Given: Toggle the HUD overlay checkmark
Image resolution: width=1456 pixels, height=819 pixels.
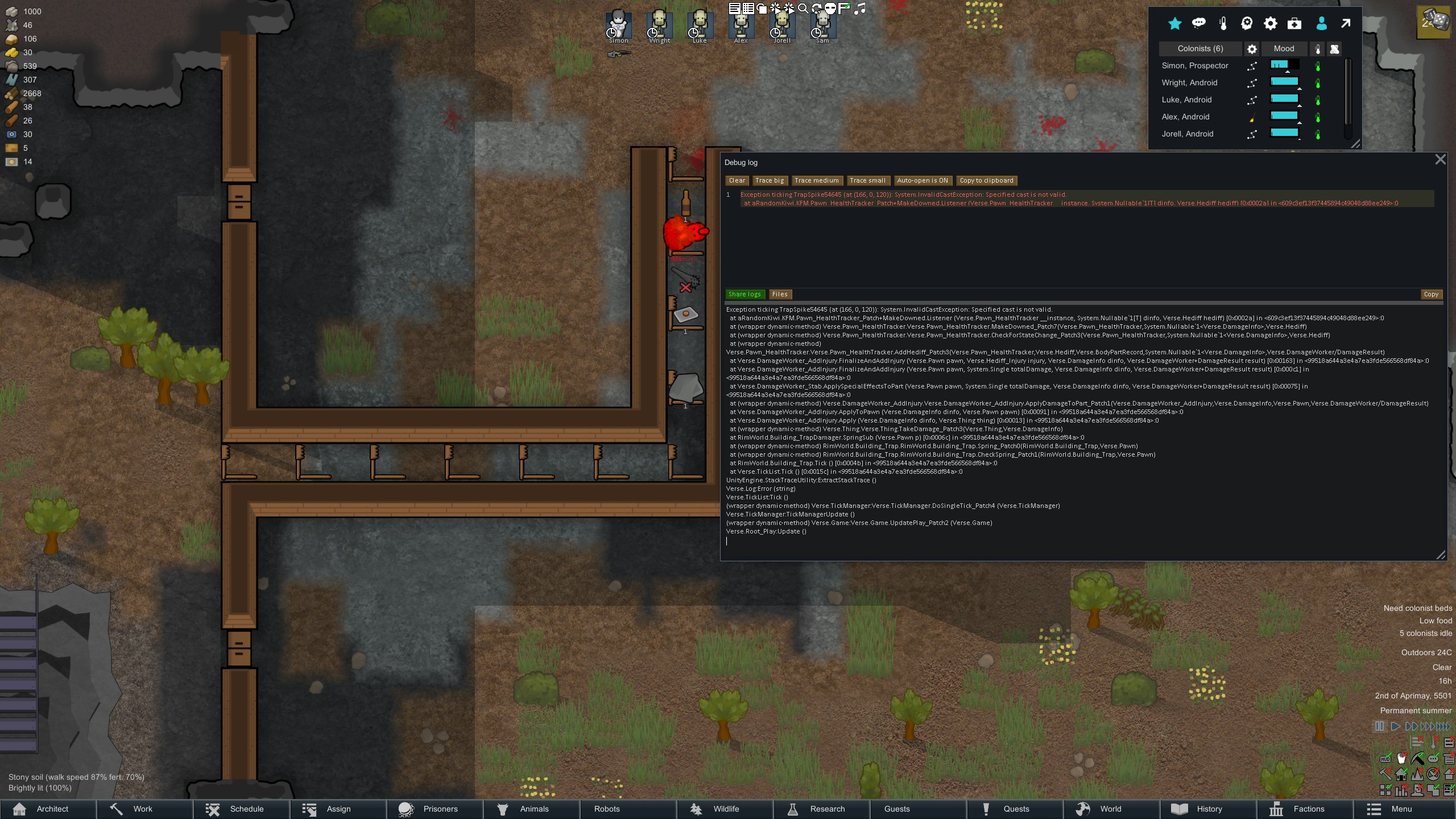Looking at the screenshot, I should [1386, 758].
